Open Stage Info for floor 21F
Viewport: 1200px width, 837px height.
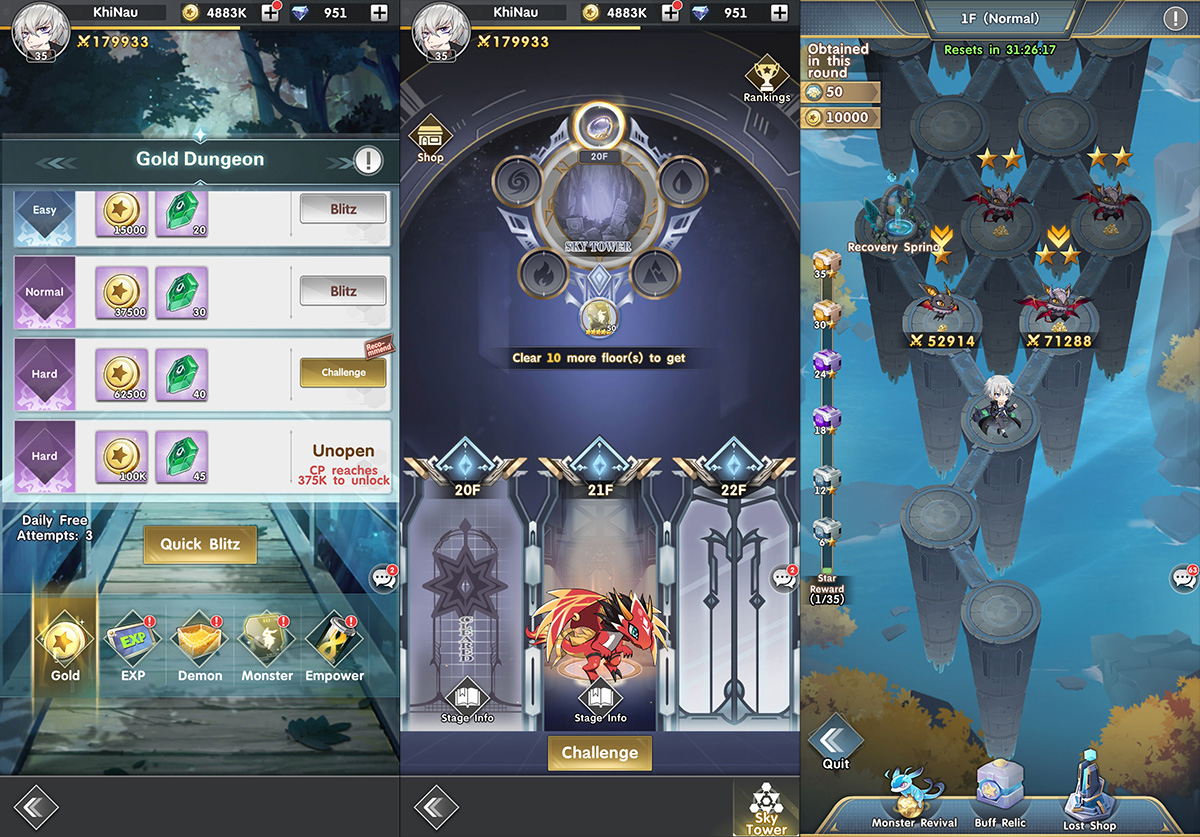601,702
